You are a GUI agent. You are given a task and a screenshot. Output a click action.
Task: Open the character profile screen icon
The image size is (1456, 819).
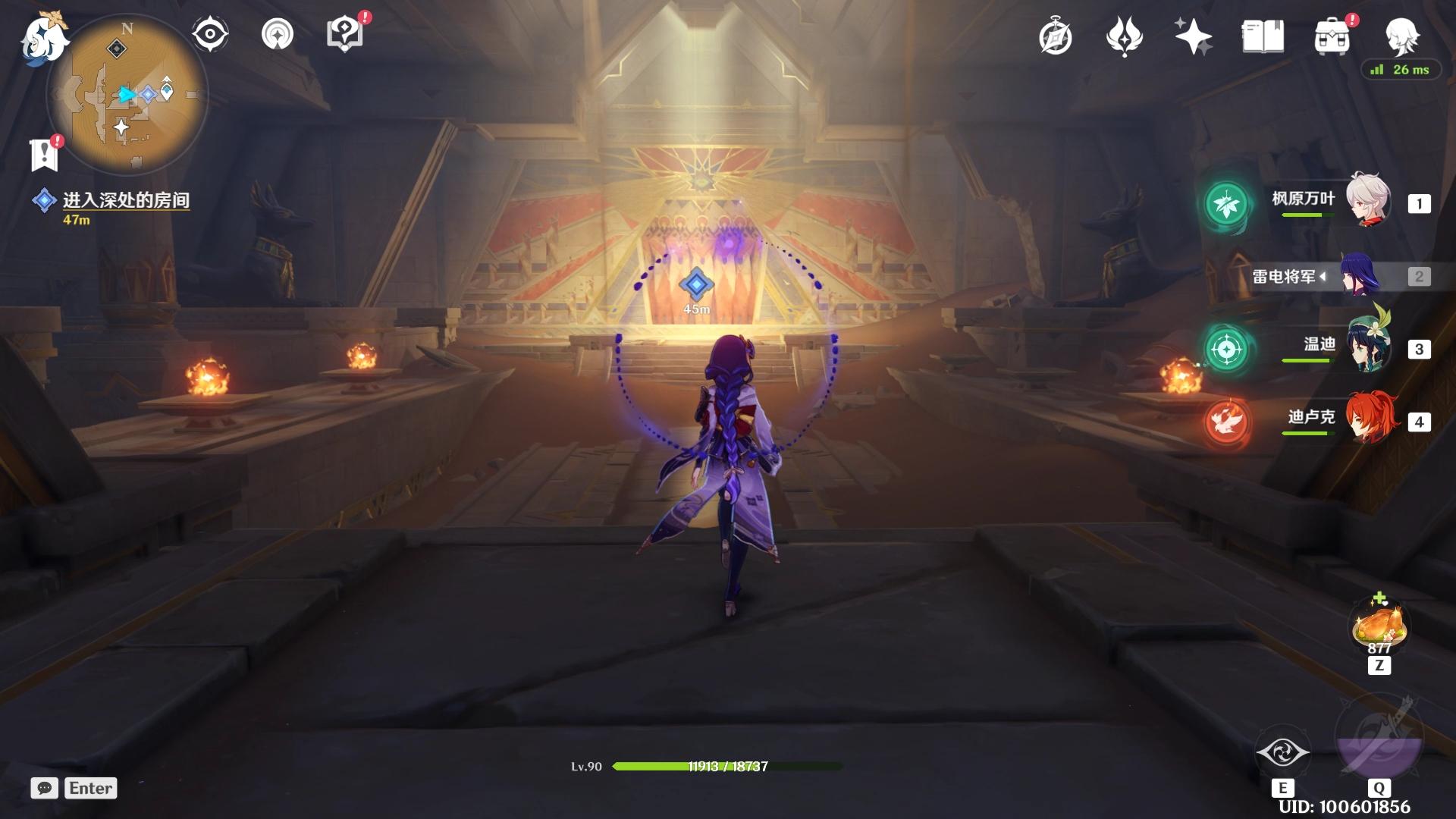[1401, 36]
